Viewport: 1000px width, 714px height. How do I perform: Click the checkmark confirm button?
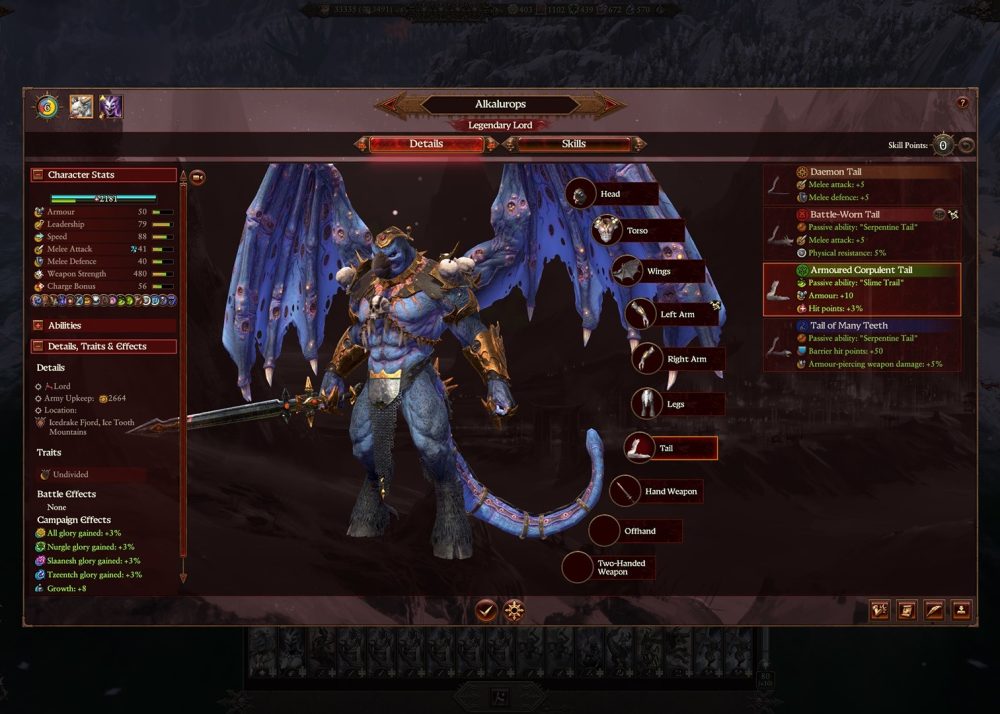(x=487, y=609)
